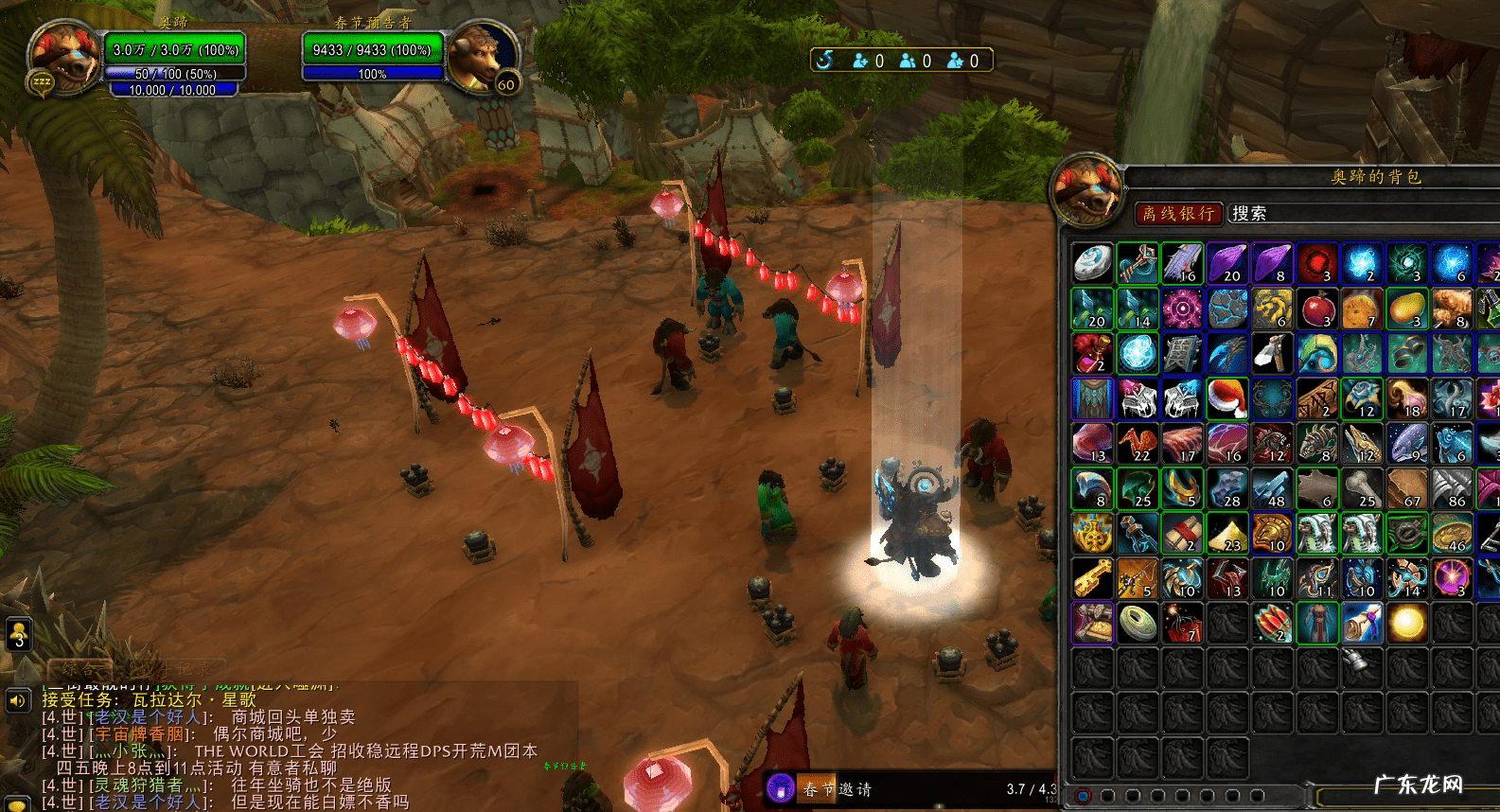
Task: Select the white hearthstone in the bag
Action: click(1092, 264)
